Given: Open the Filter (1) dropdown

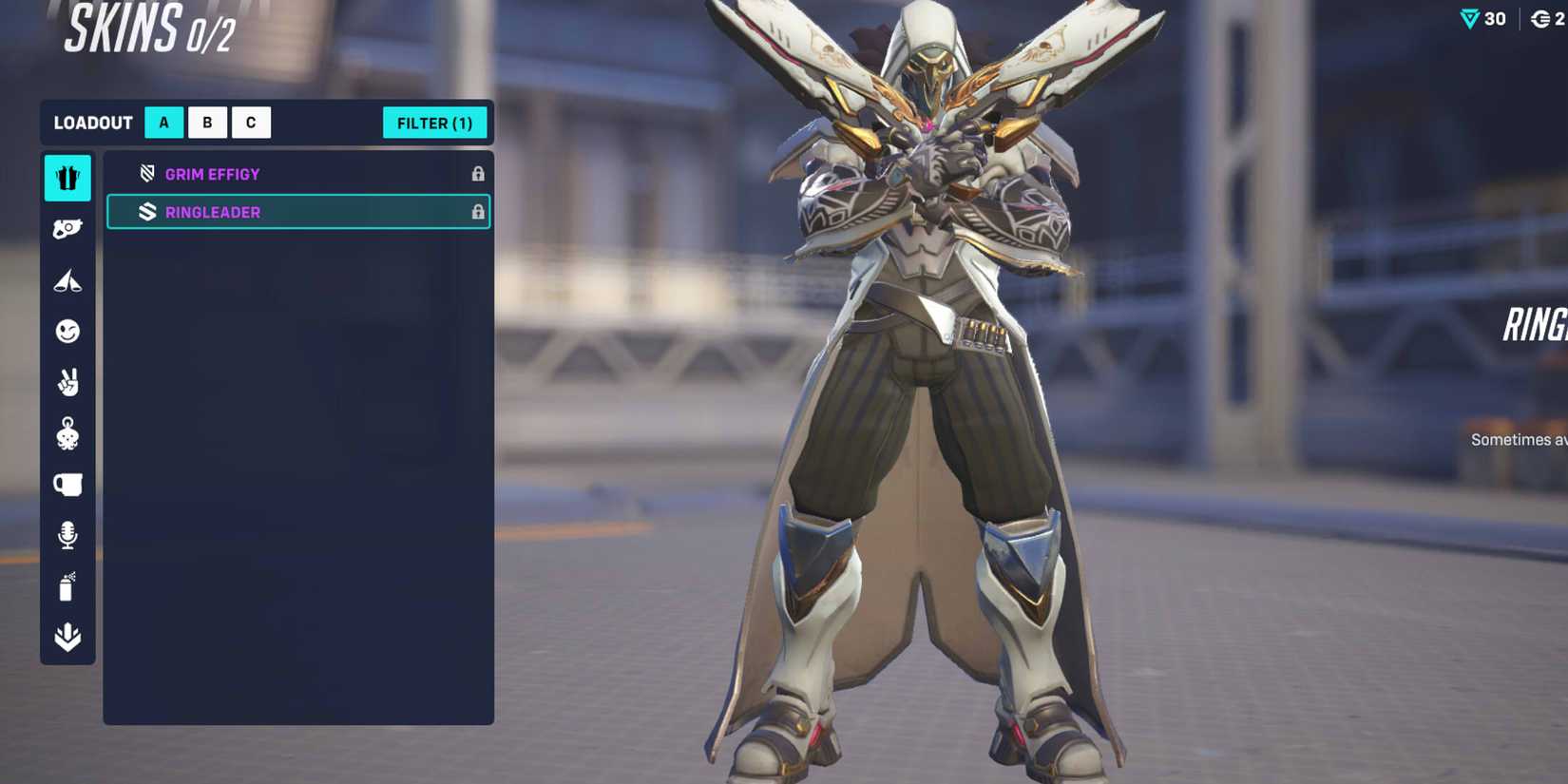Looking at the screenshot, I should 434,123.
